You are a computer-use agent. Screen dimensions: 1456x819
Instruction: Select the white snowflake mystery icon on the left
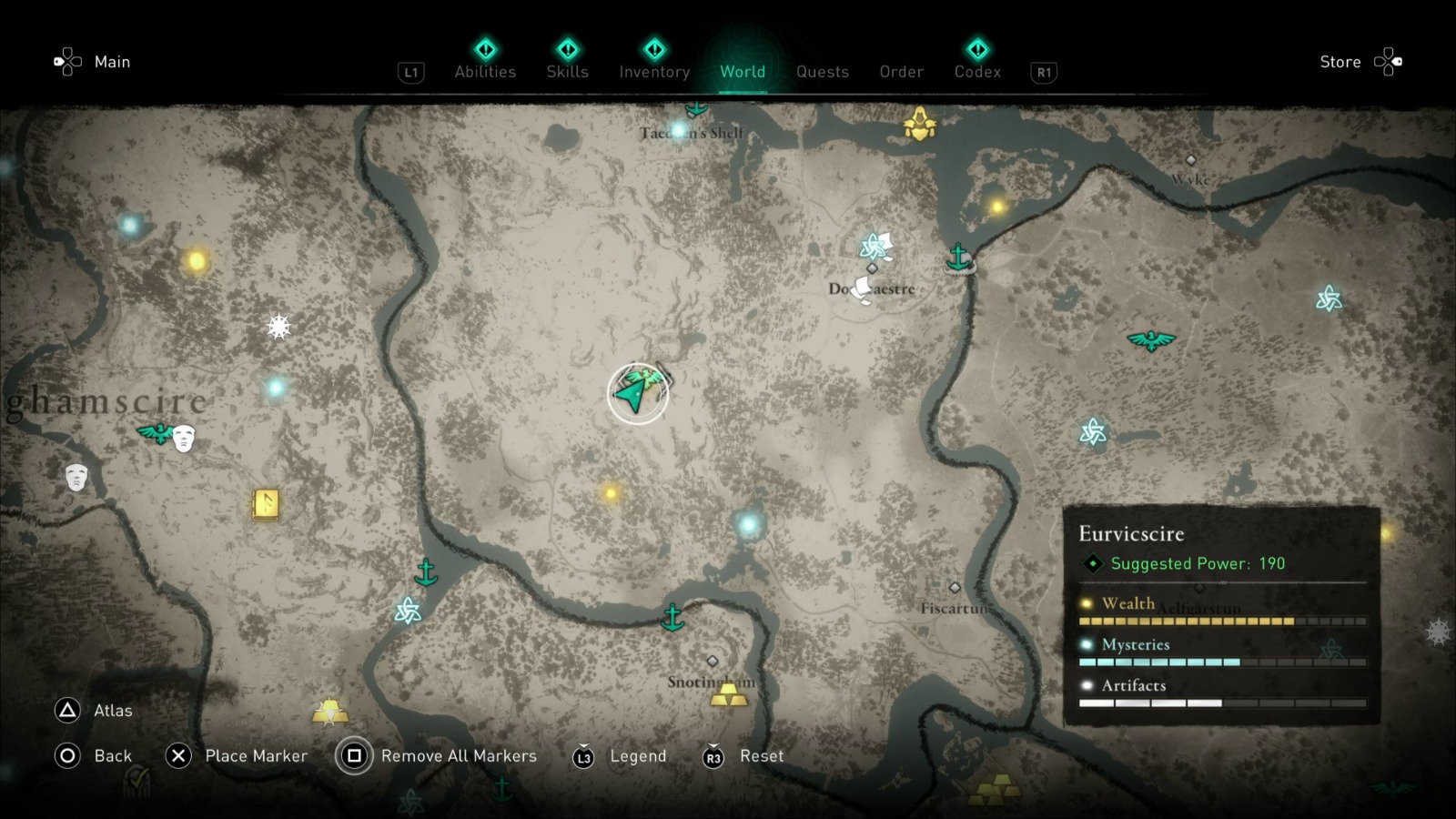tap(277, 326)
